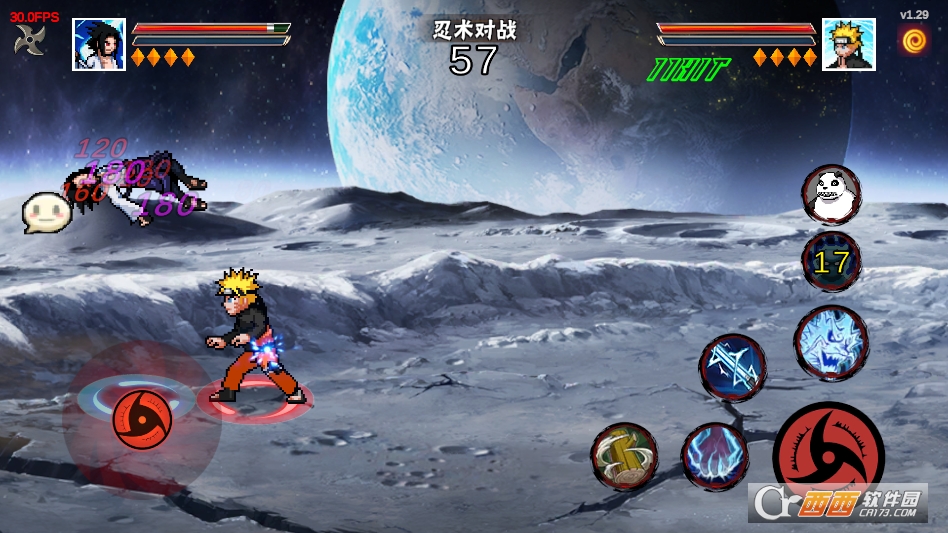Screen dimensions: 948x533
Task: Activate the lightning sword skill
Action: 733,367
